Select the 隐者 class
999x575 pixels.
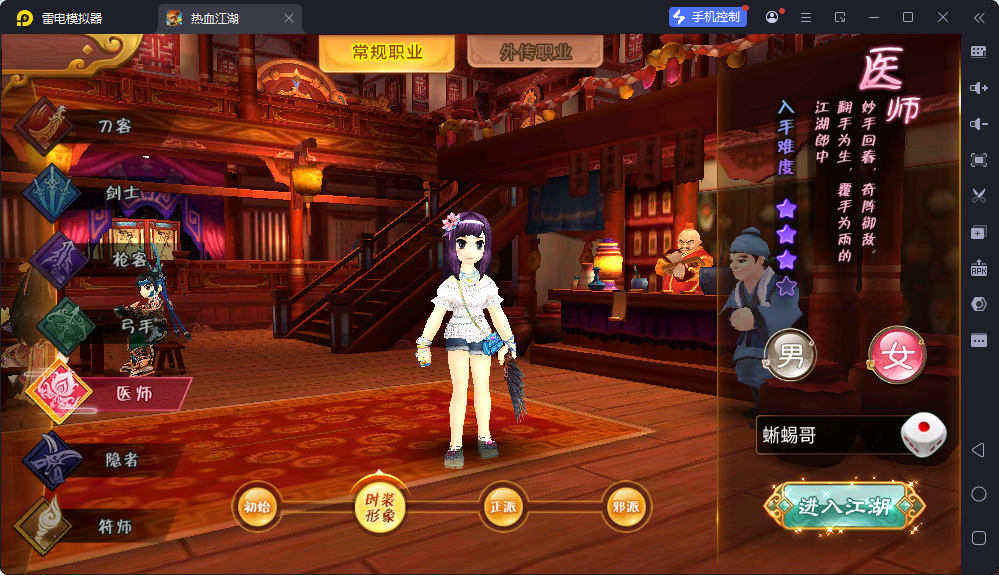click(x=122, y=459)
